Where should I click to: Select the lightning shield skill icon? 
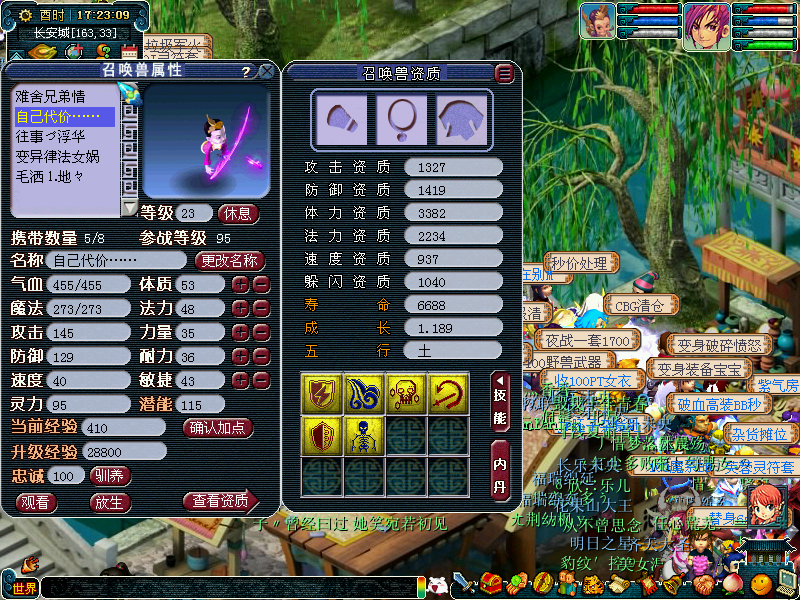[x=322, y=393]
